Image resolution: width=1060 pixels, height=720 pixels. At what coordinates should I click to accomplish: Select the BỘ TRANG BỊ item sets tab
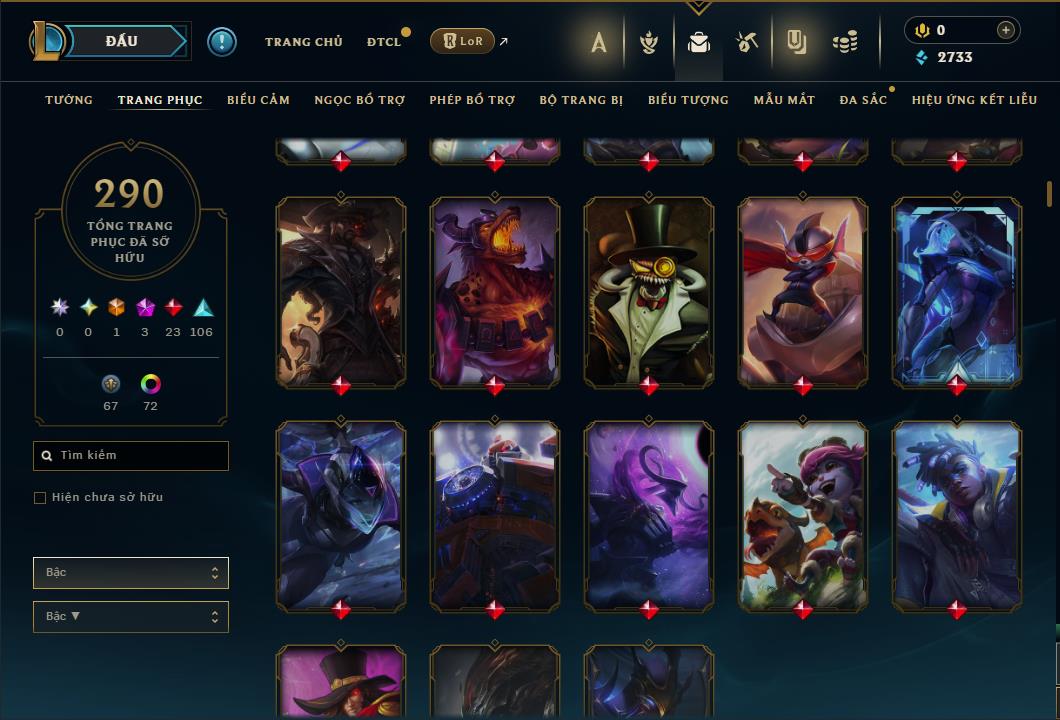[581, 100]
